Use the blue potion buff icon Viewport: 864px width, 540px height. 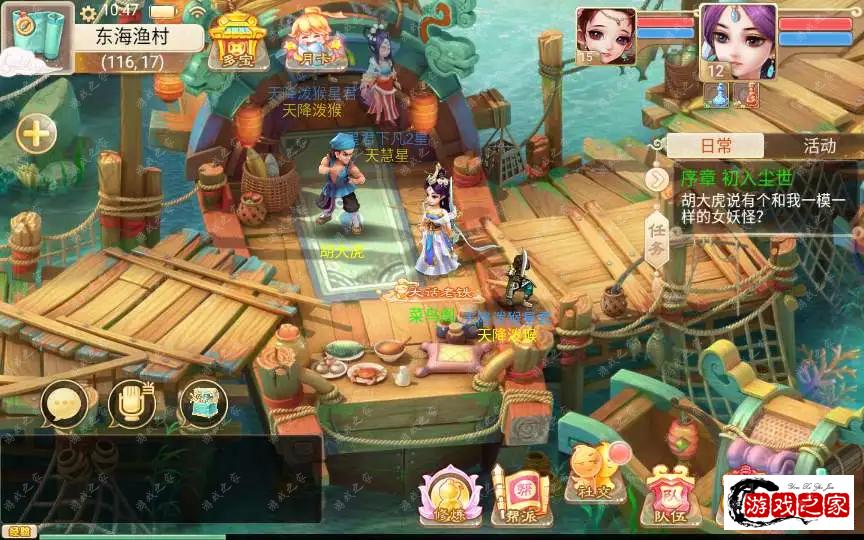tap(717, 94)
